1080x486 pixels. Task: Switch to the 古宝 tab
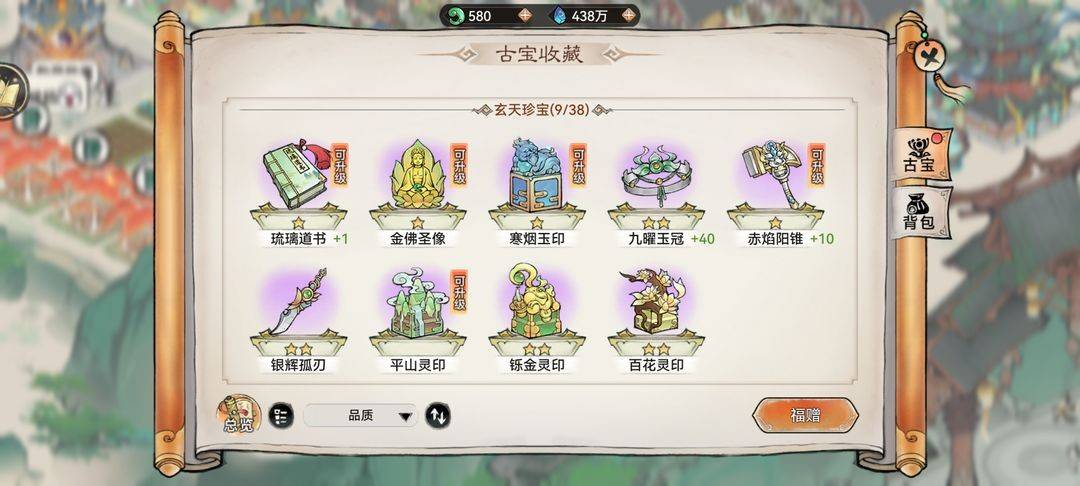[x=918, y=155]
